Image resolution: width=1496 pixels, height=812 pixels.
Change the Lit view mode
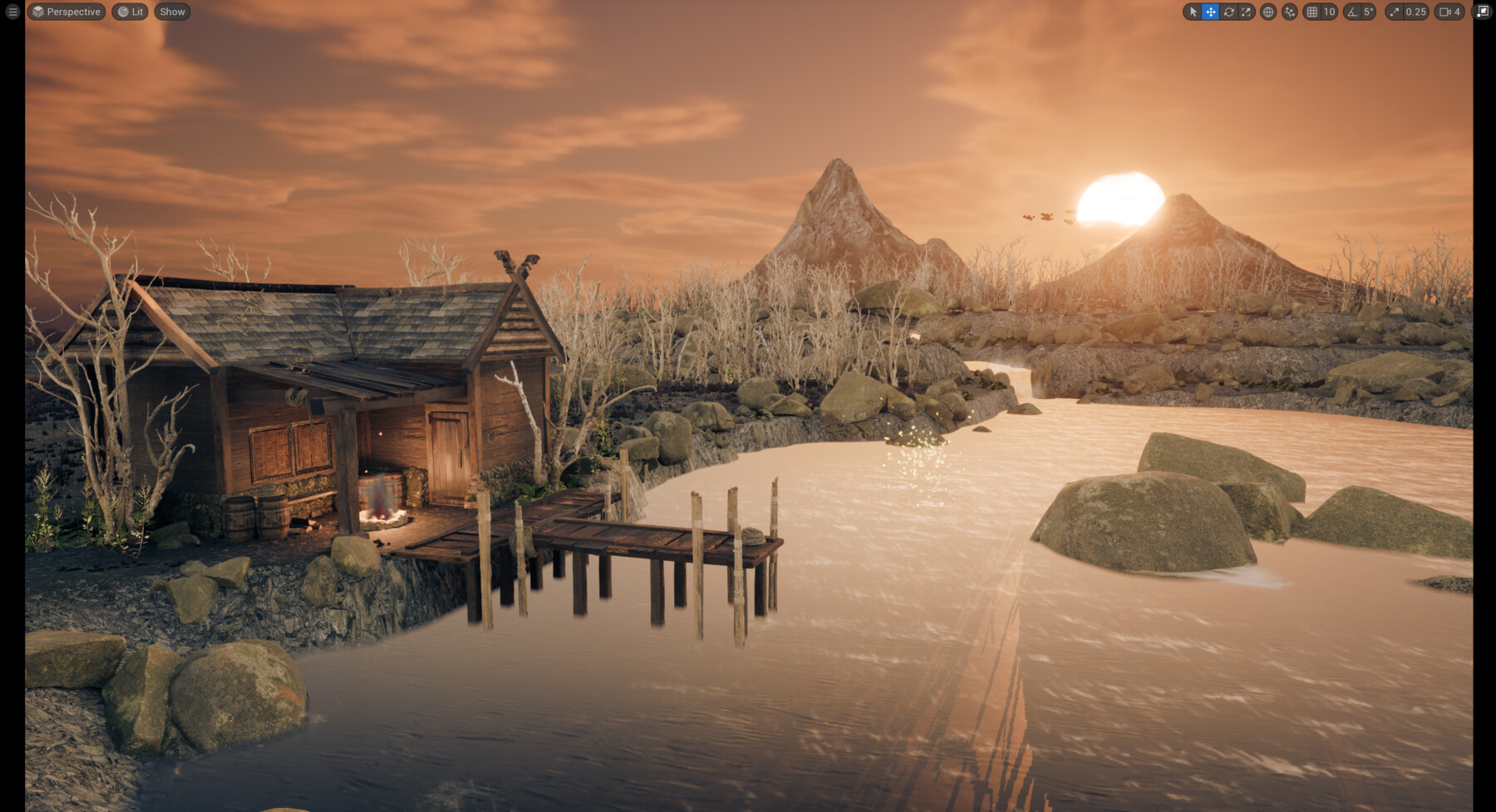pyautogui.click(x=130, y=12)
